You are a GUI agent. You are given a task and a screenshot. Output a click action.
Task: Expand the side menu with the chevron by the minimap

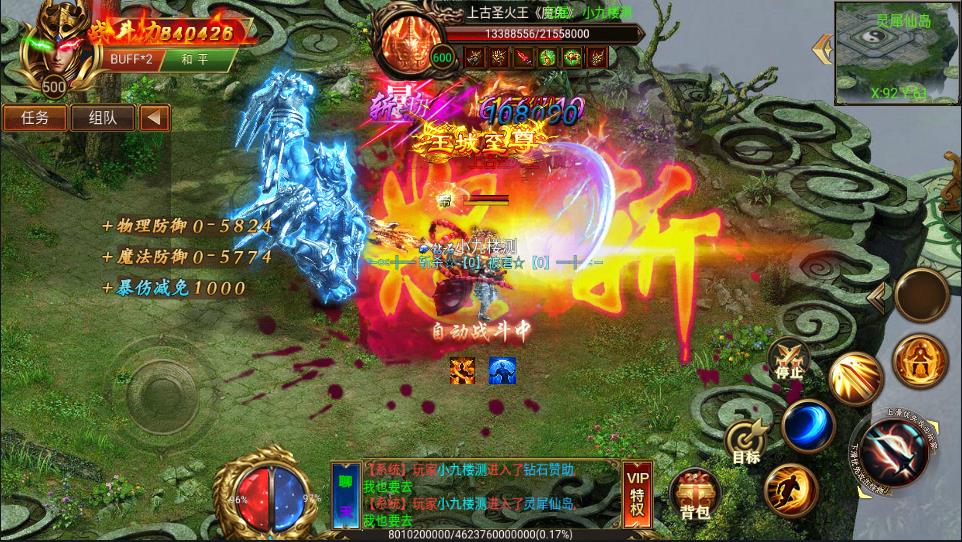(825, 45)
